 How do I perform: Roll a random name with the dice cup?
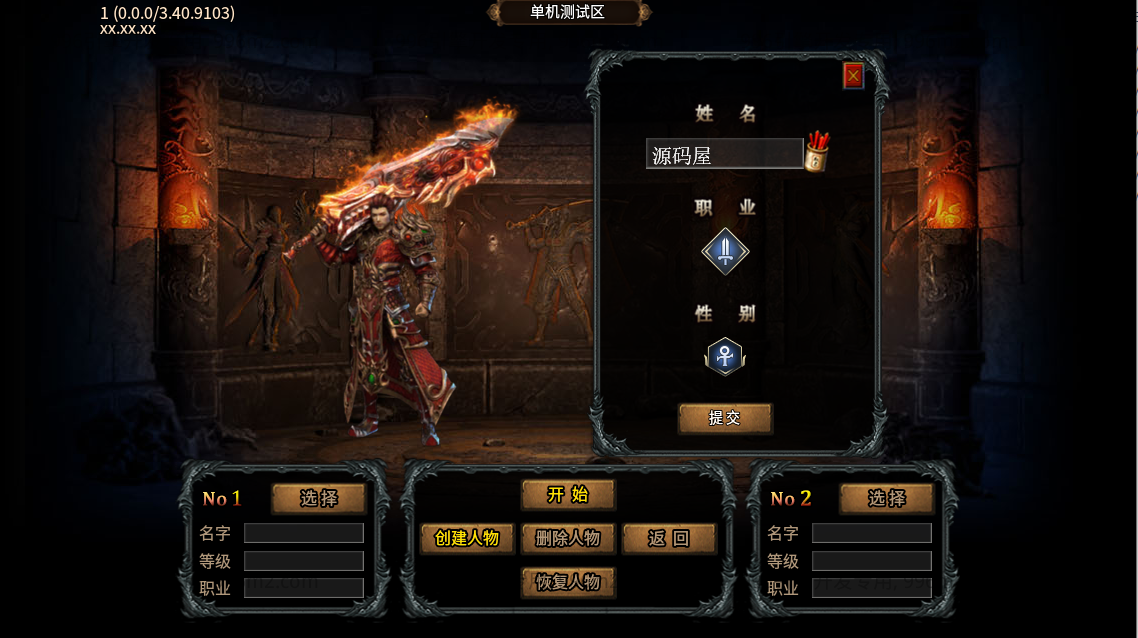point(817,153)
